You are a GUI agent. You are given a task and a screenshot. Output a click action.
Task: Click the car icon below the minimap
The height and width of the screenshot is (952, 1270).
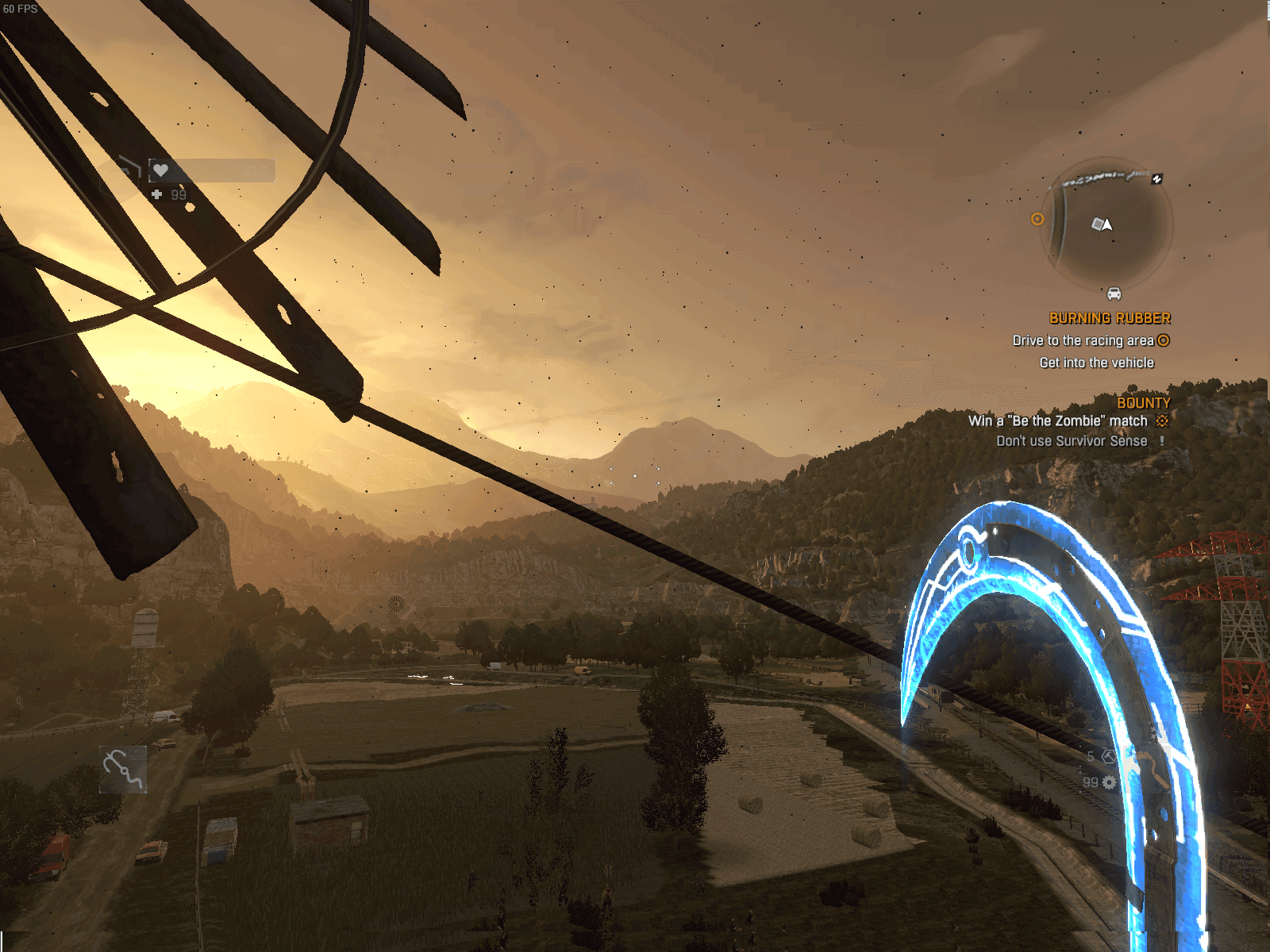click(x=1114, y=294)
